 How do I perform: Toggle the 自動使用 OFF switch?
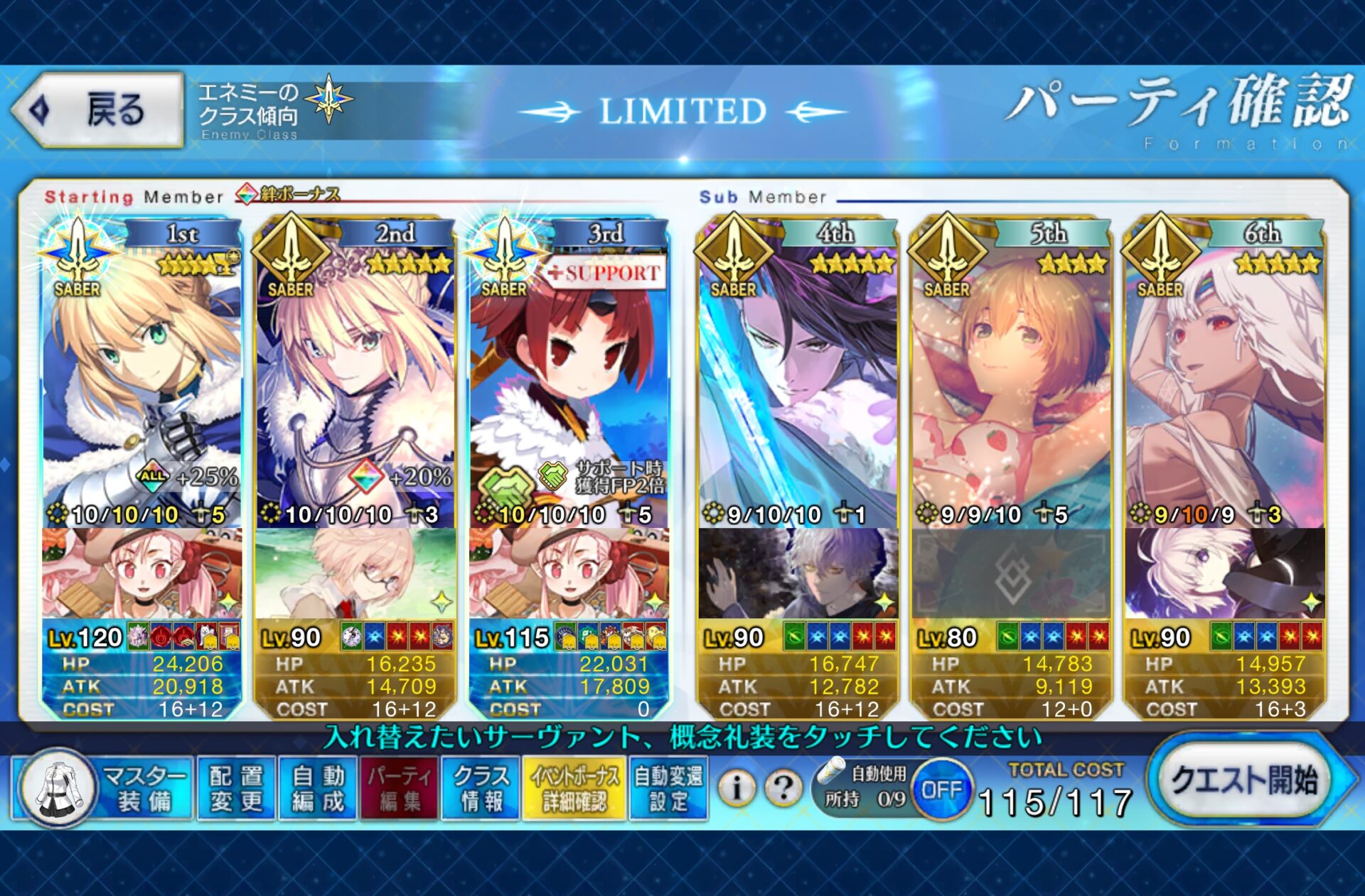941,789
